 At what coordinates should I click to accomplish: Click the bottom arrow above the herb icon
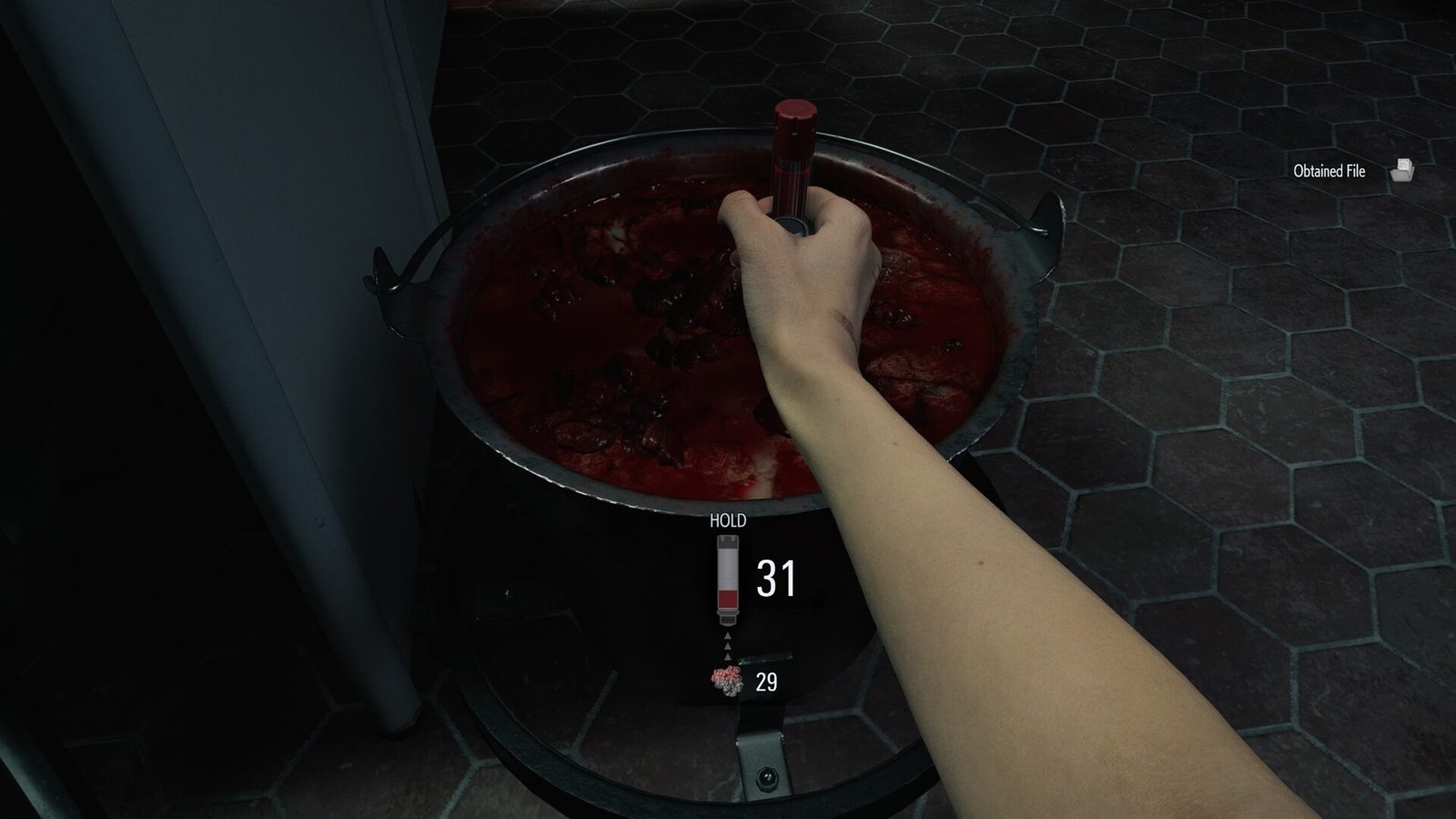click(x=727, y=657)
